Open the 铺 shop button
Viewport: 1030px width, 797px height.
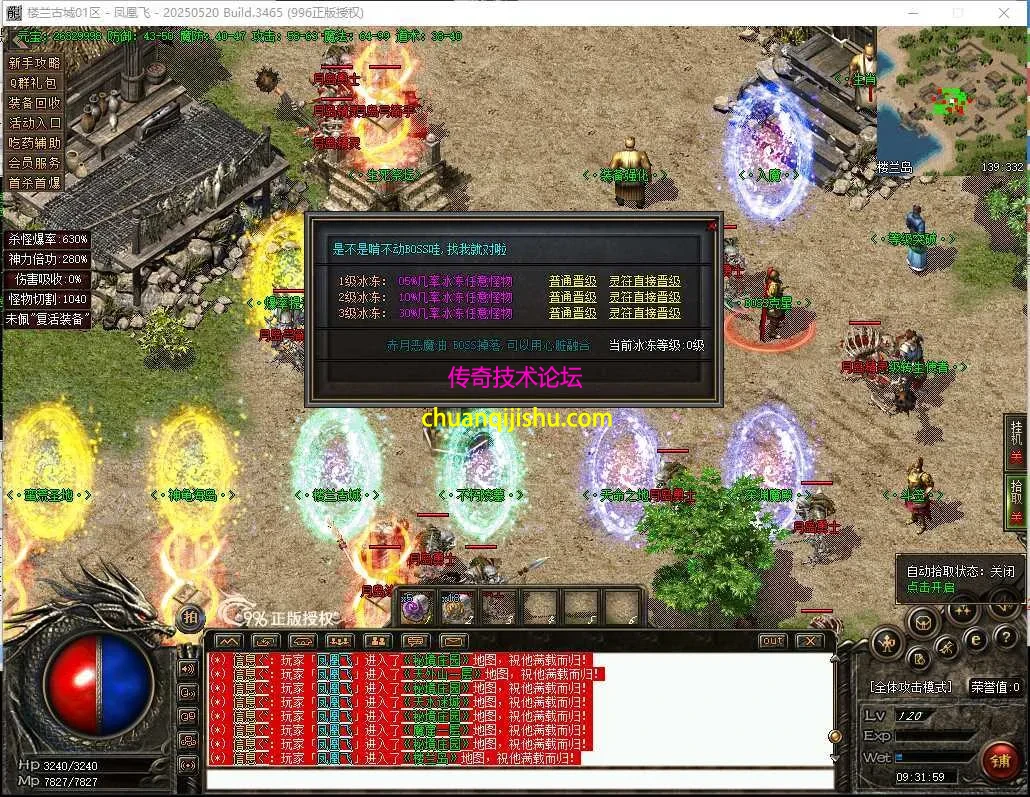[x=999, y=762]
